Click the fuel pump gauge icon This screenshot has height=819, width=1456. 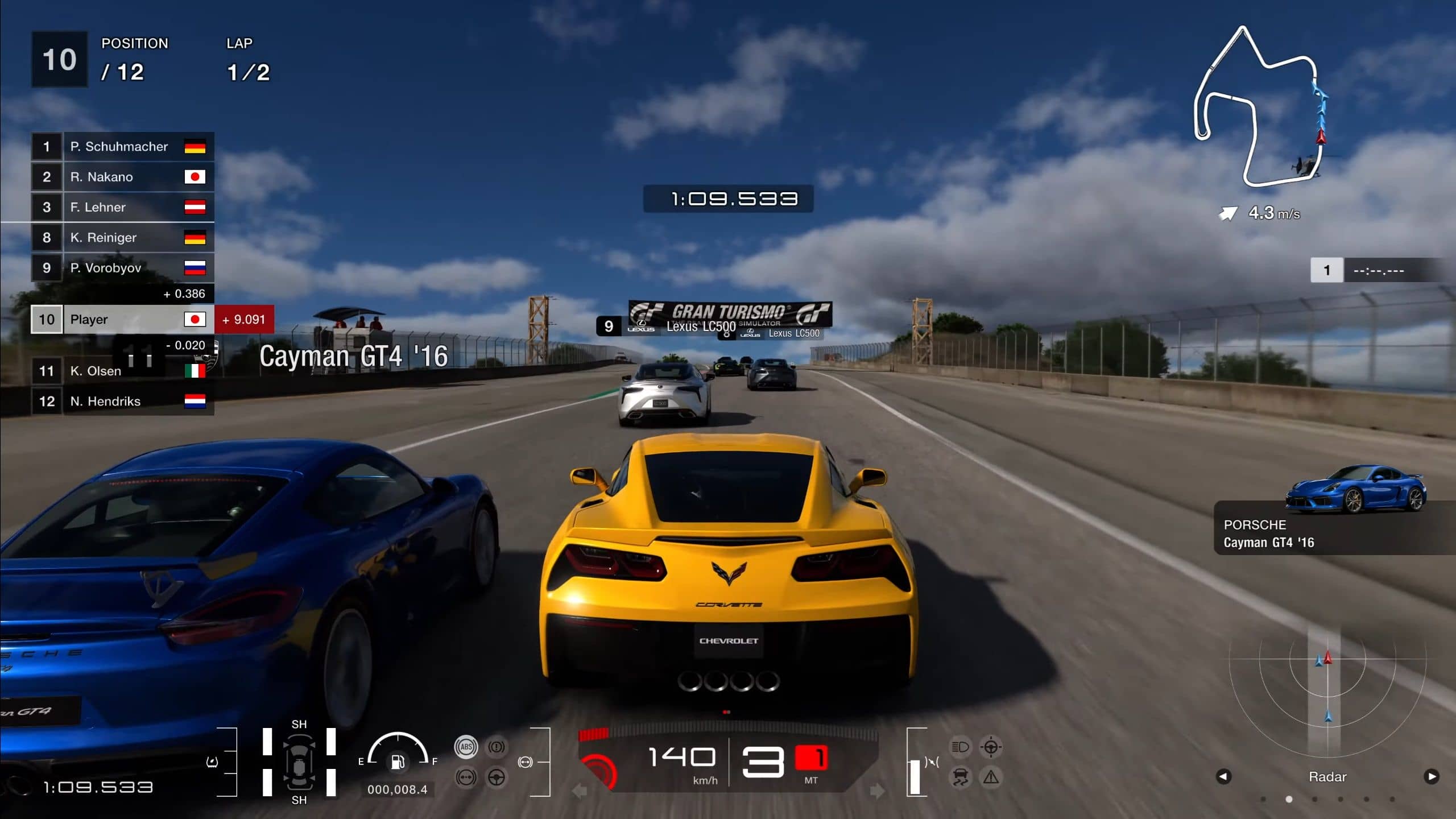tap(398, 761)
